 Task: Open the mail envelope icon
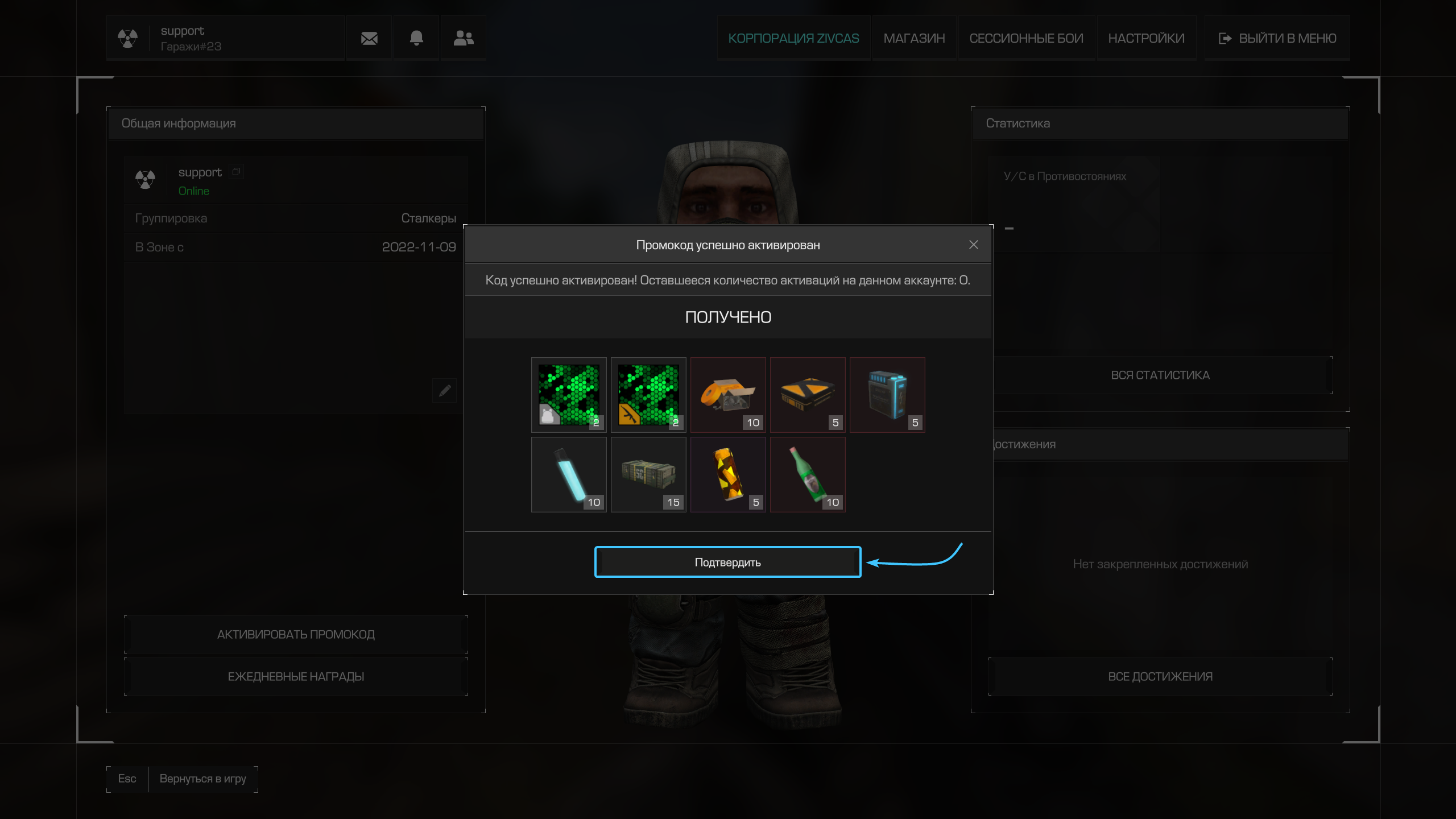coord(369,38)
